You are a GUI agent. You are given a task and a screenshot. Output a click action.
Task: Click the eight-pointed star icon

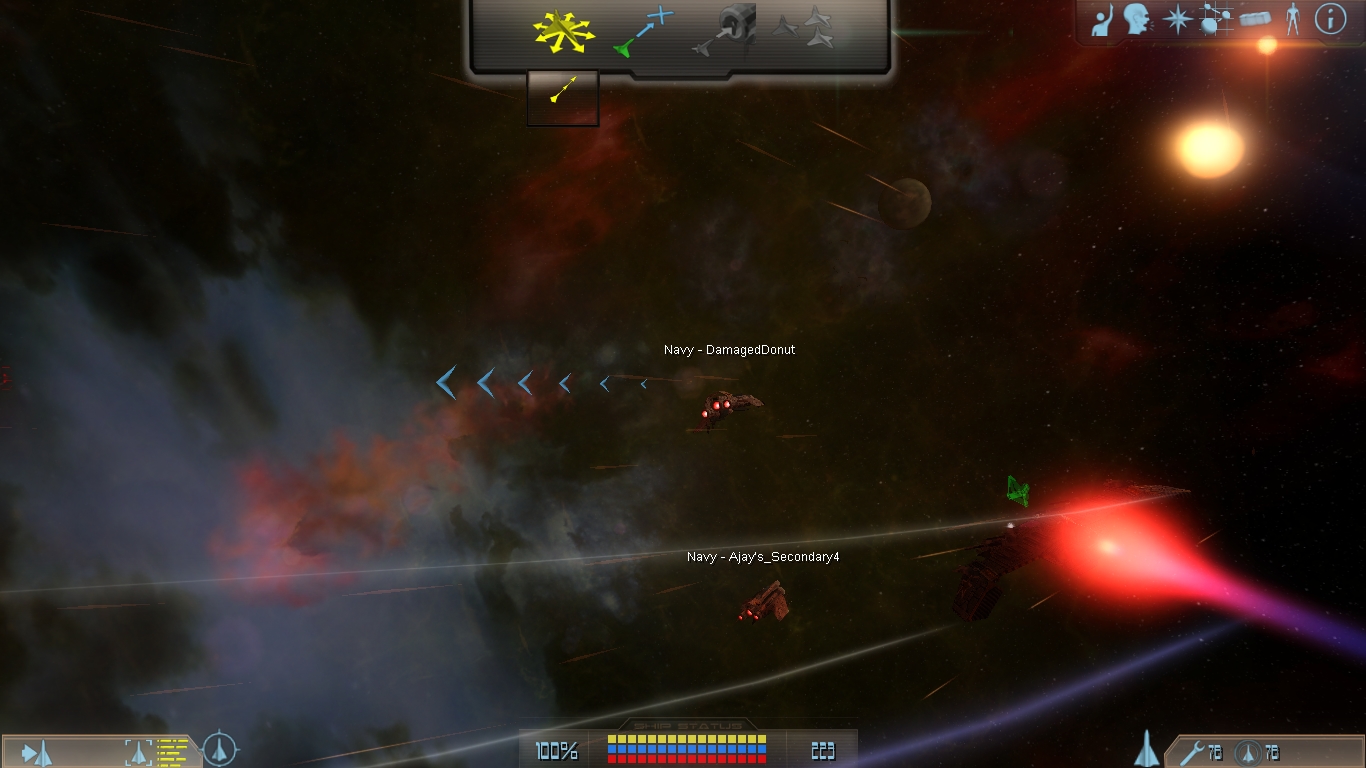pos(1177,19)
